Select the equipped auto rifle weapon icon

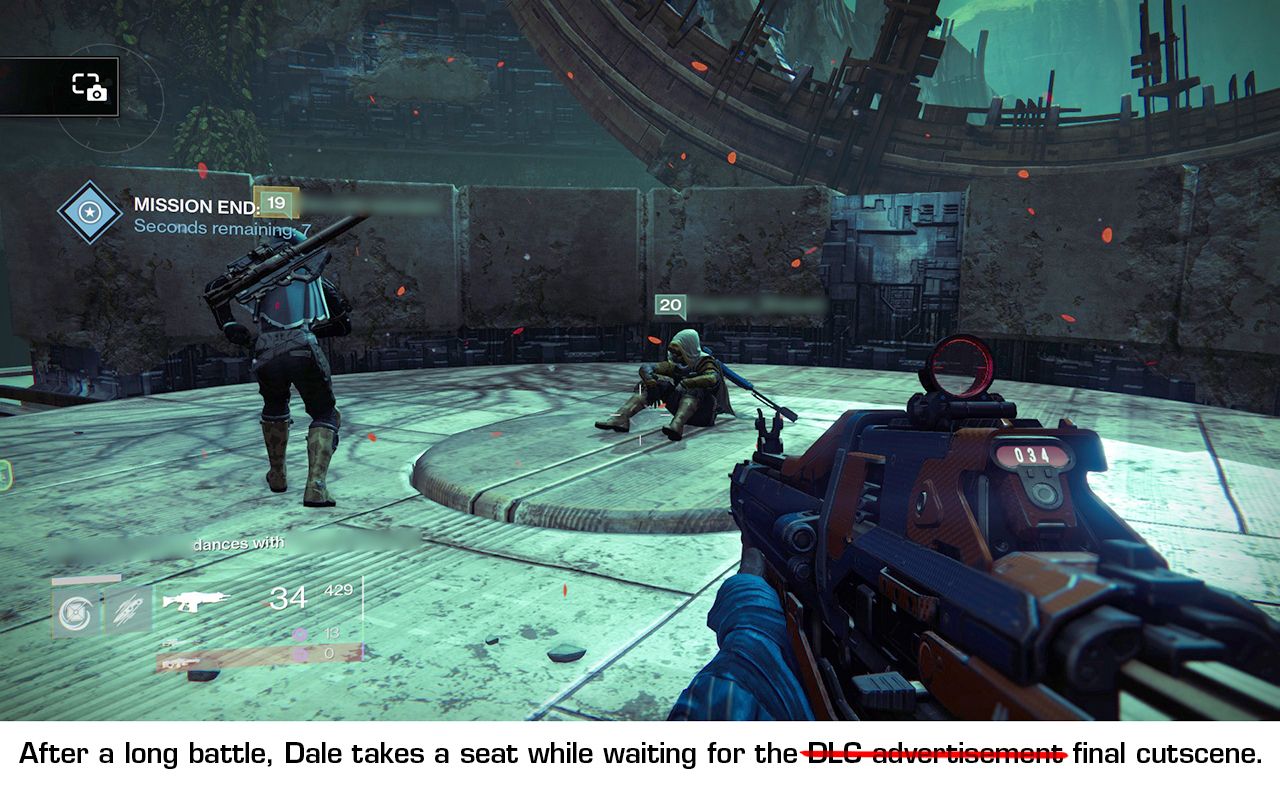click(195, 600)
